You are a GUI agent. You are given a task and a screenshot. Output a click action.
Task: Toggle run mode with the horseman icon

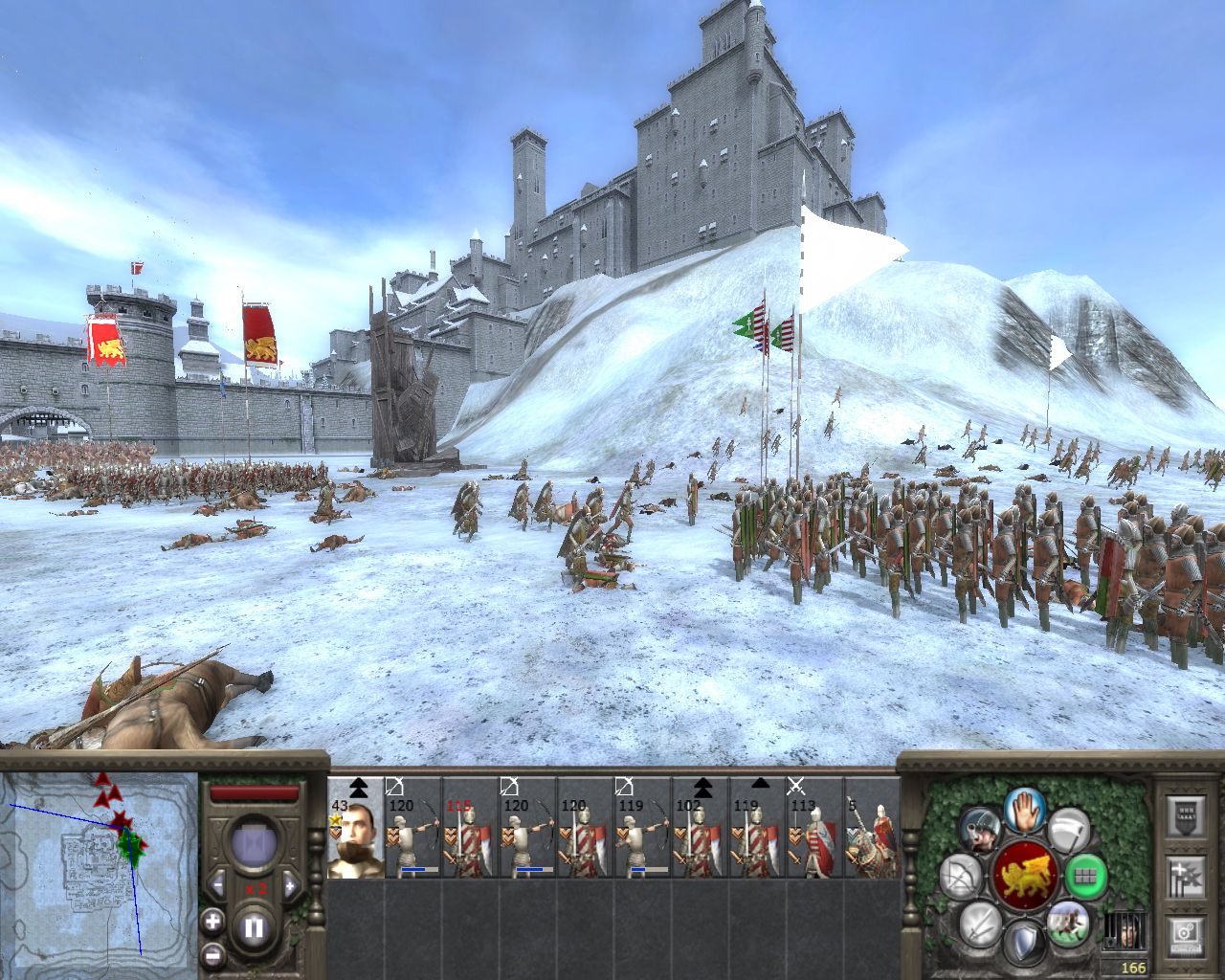click(x=1067, y=922)
